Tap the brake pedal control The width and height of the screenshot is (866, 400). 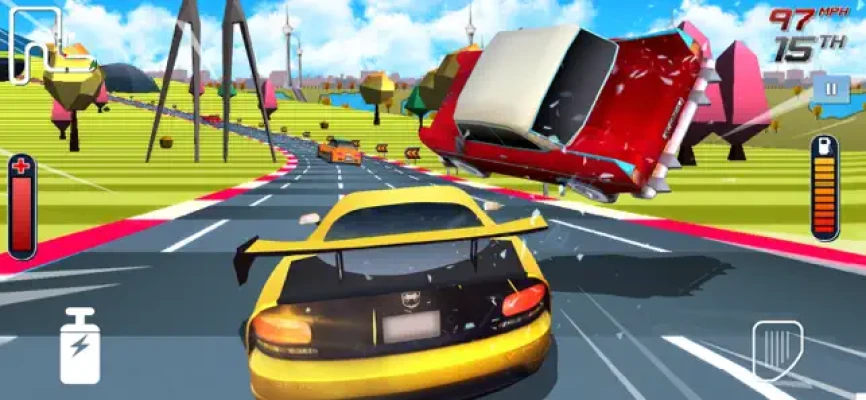(777, 349)
